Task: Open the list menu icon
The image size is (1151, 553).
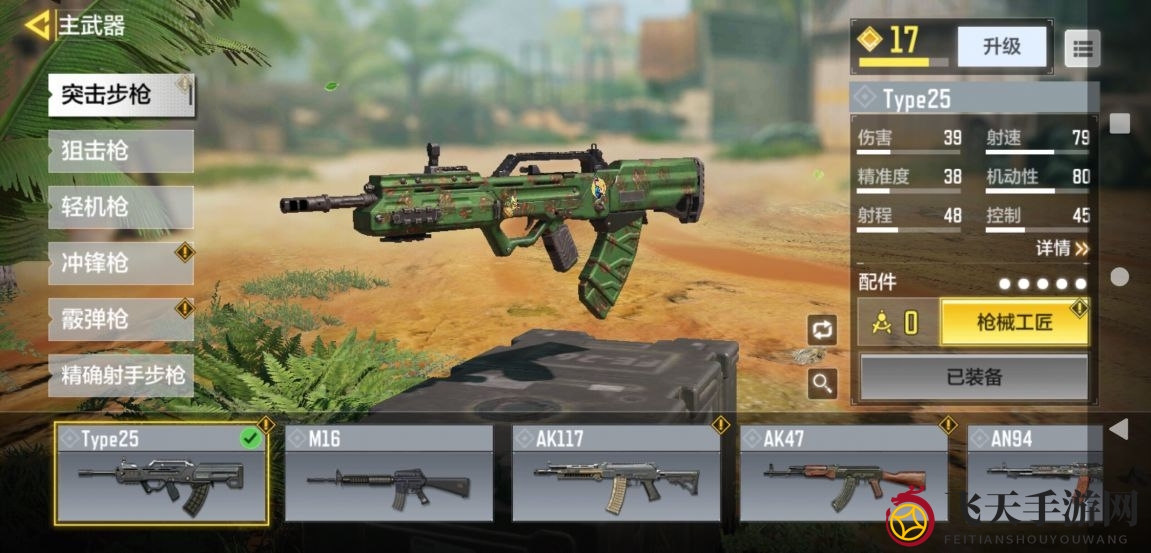Action: pos(1082,47)
